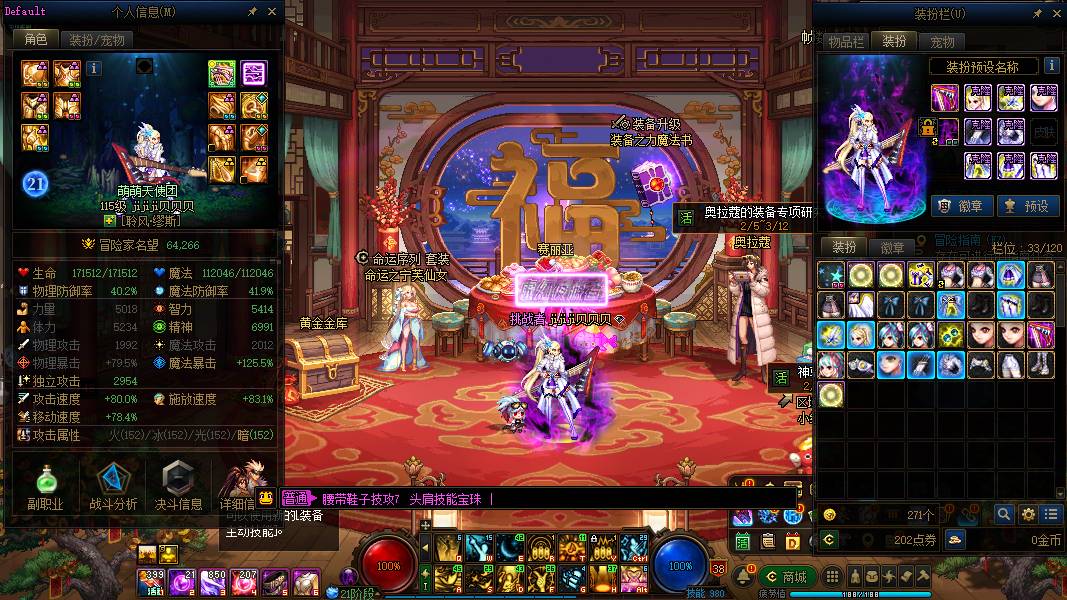Open inventory settings gear button

point(1028,514)
